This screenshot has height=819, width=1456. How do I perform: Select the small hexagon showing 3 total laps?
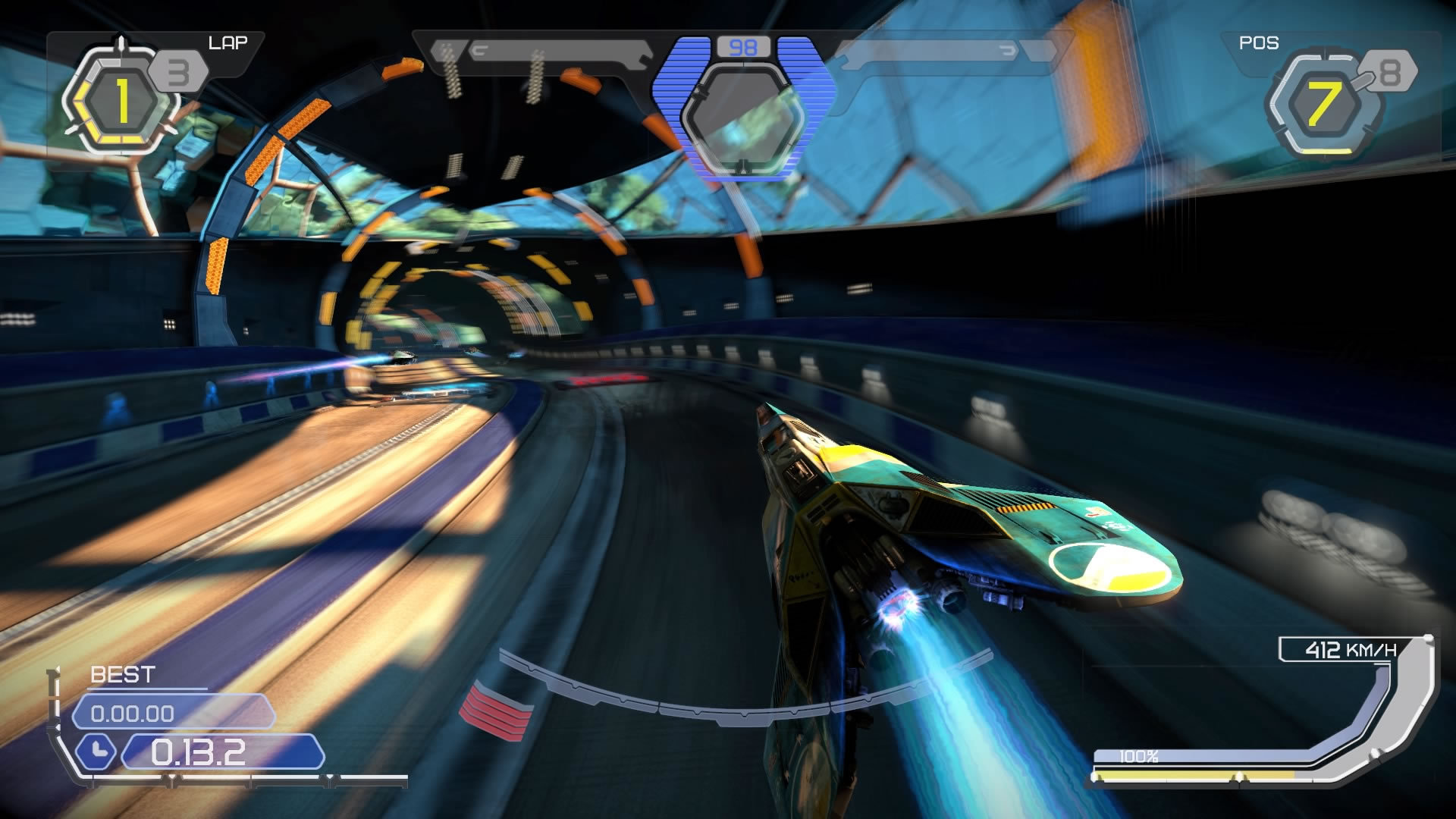[177, 71]
